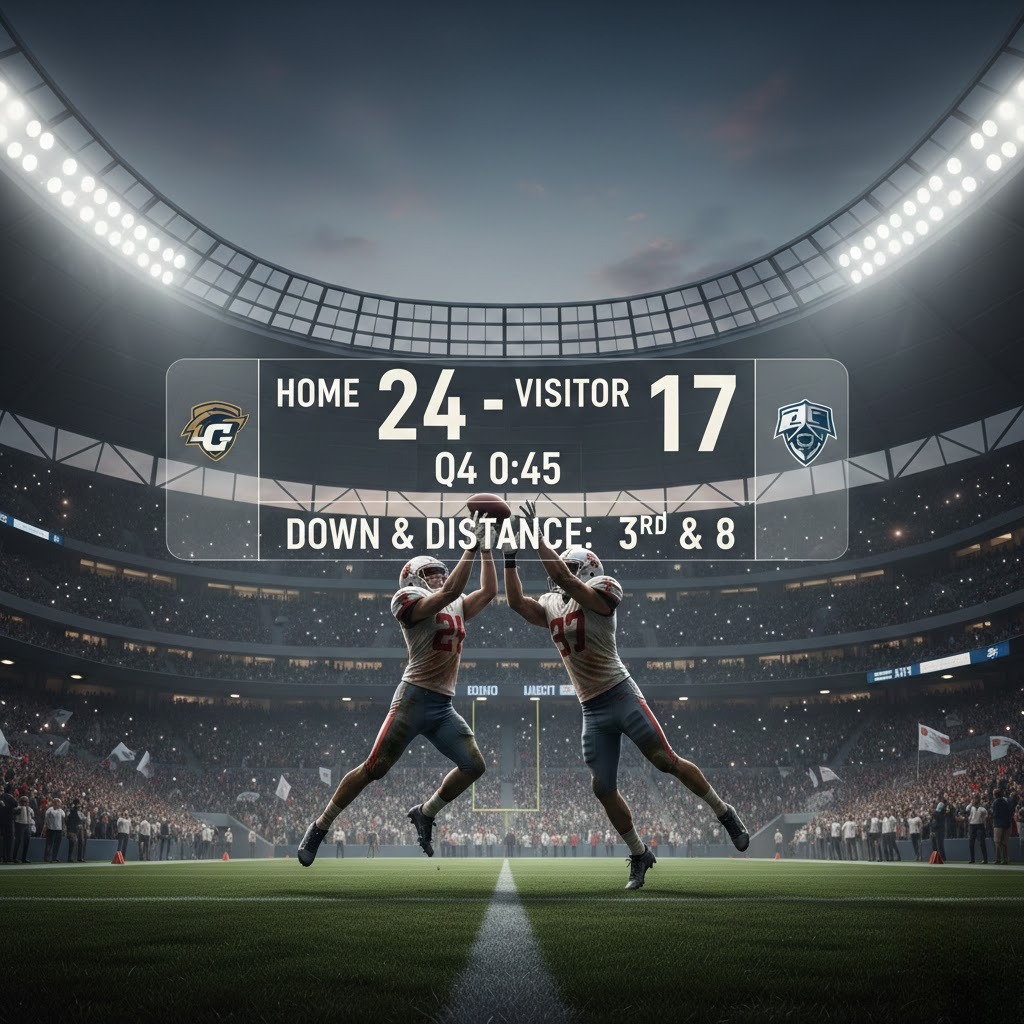Image resolution: width=1024 pixels, height=1024 pixels.
Task: Select the visitor team's blue shield logo
Action: pos(805,431)
